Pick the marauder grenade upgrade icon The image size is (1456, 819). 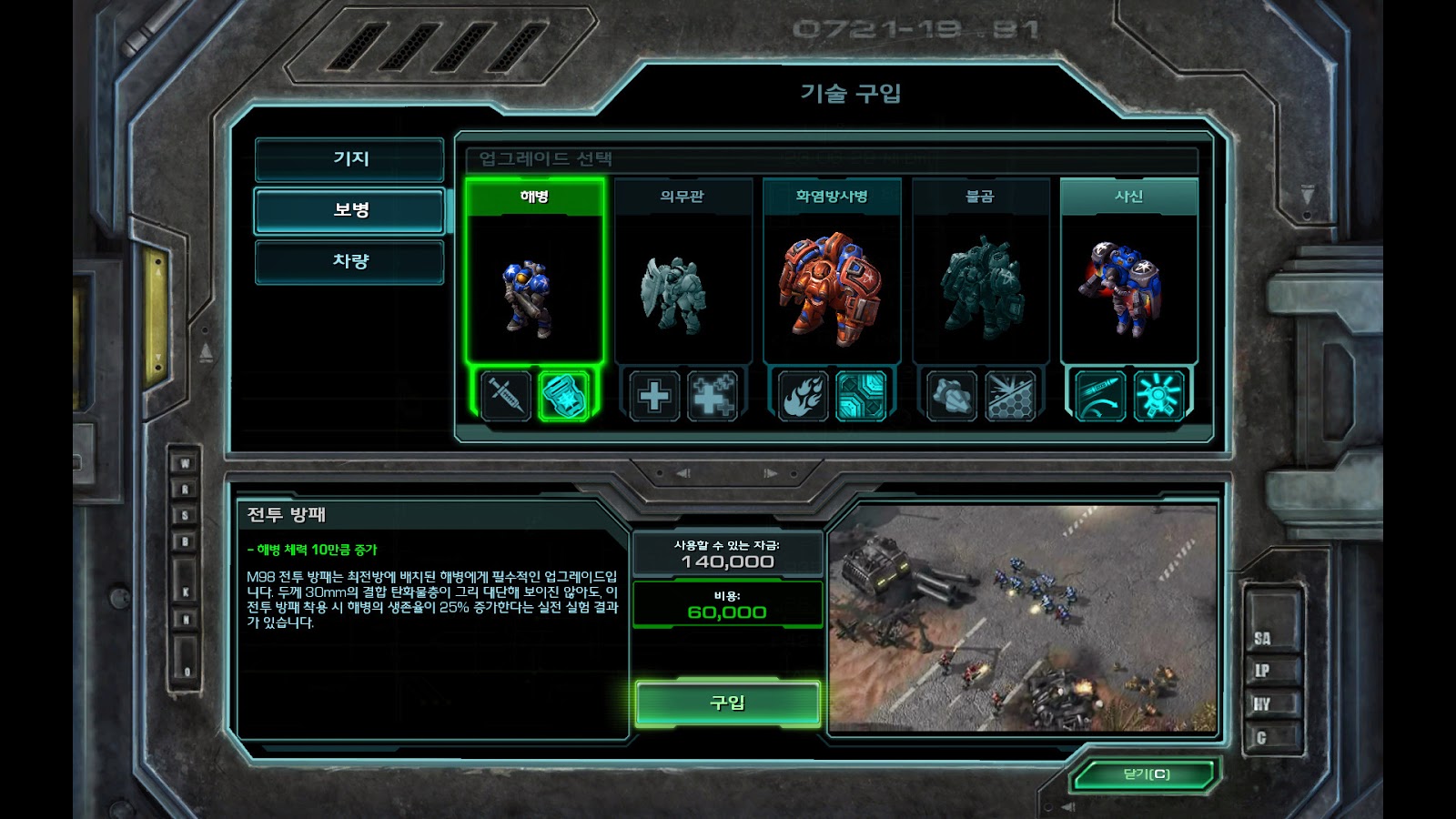pyautogui.click(x=952, y=396)
